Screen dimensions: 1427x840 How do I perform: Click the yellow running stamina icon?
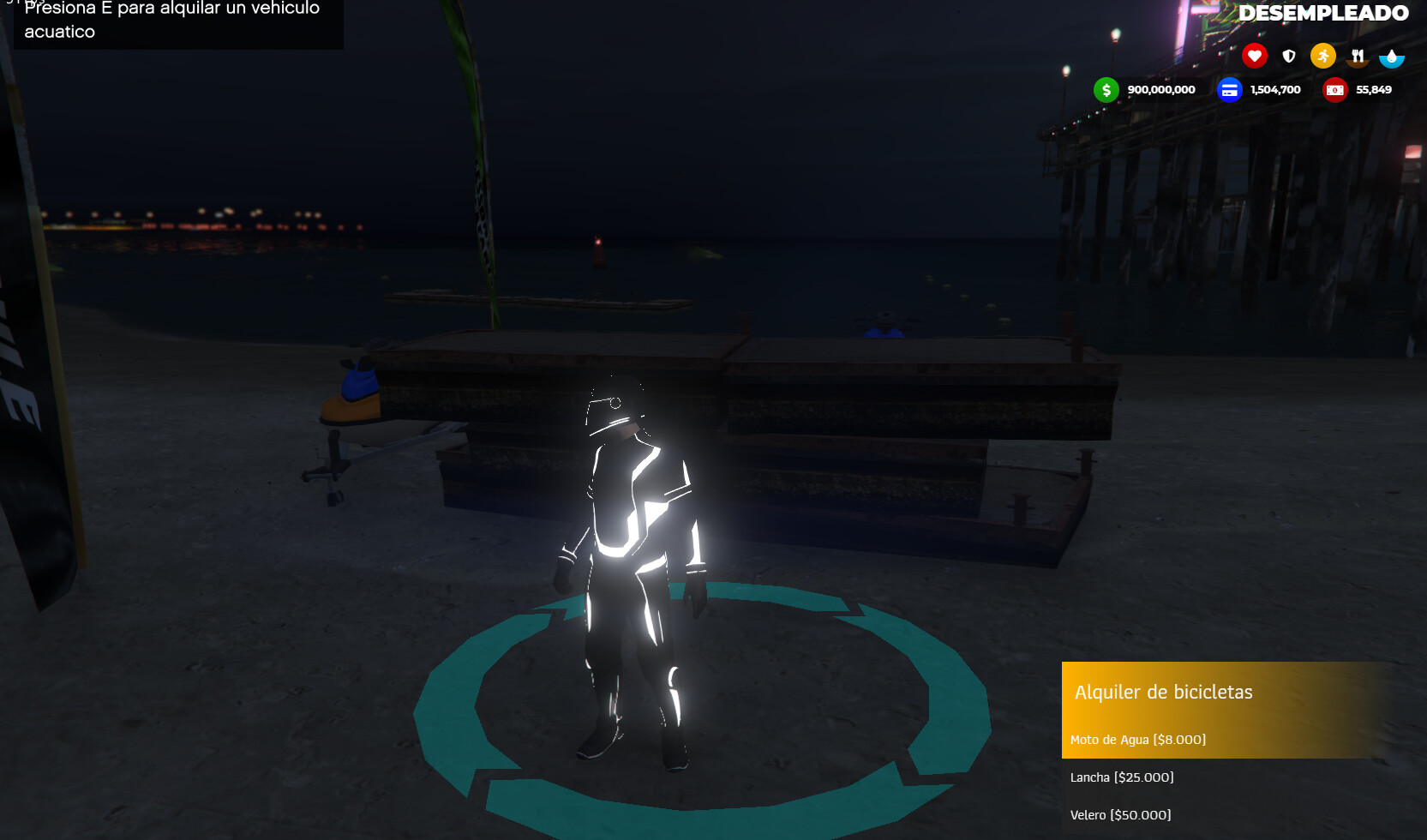pyautogui.click(x=1323, y=56)
